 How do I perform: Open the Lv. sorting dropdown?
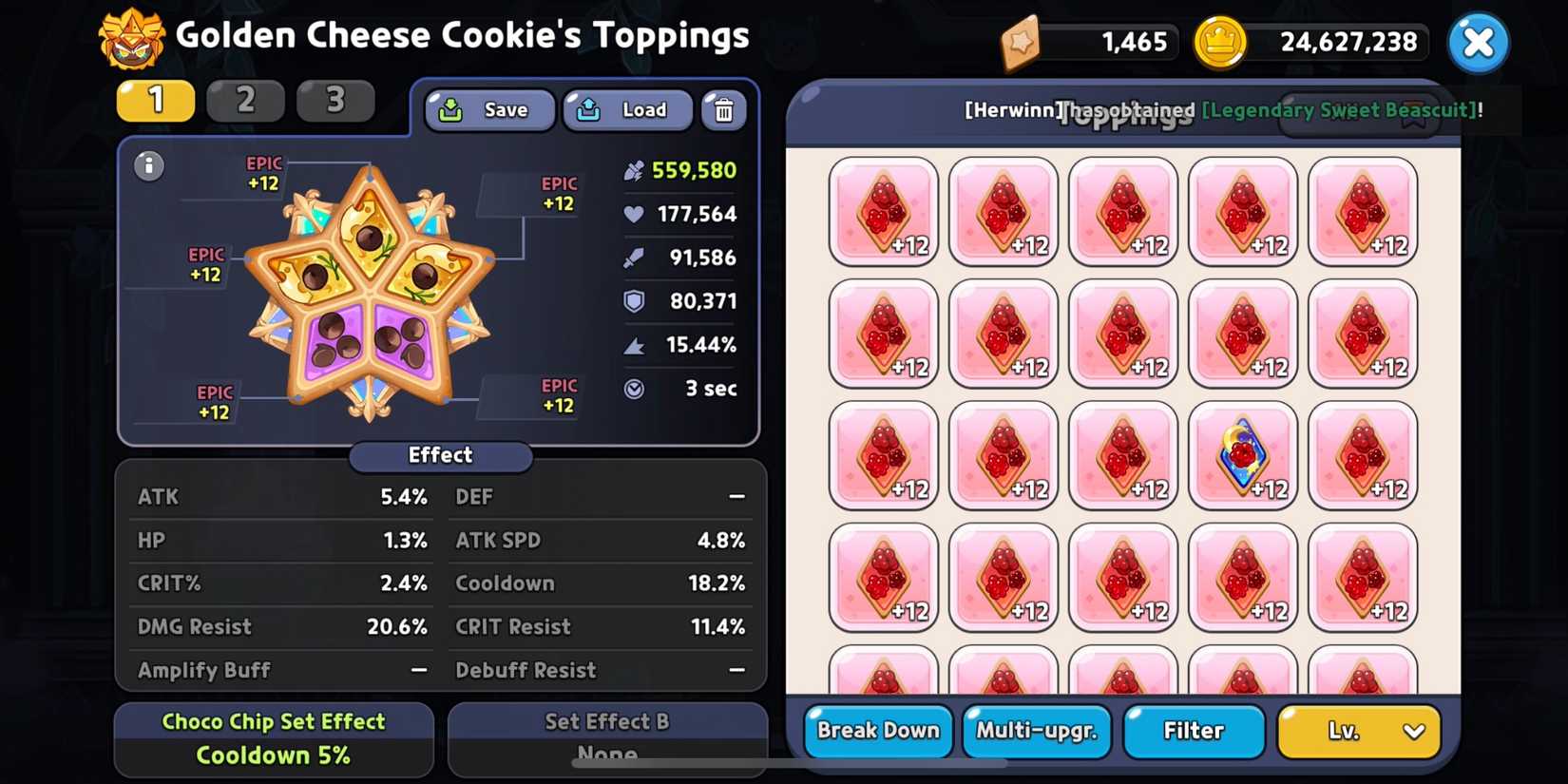pos(1357,731)
